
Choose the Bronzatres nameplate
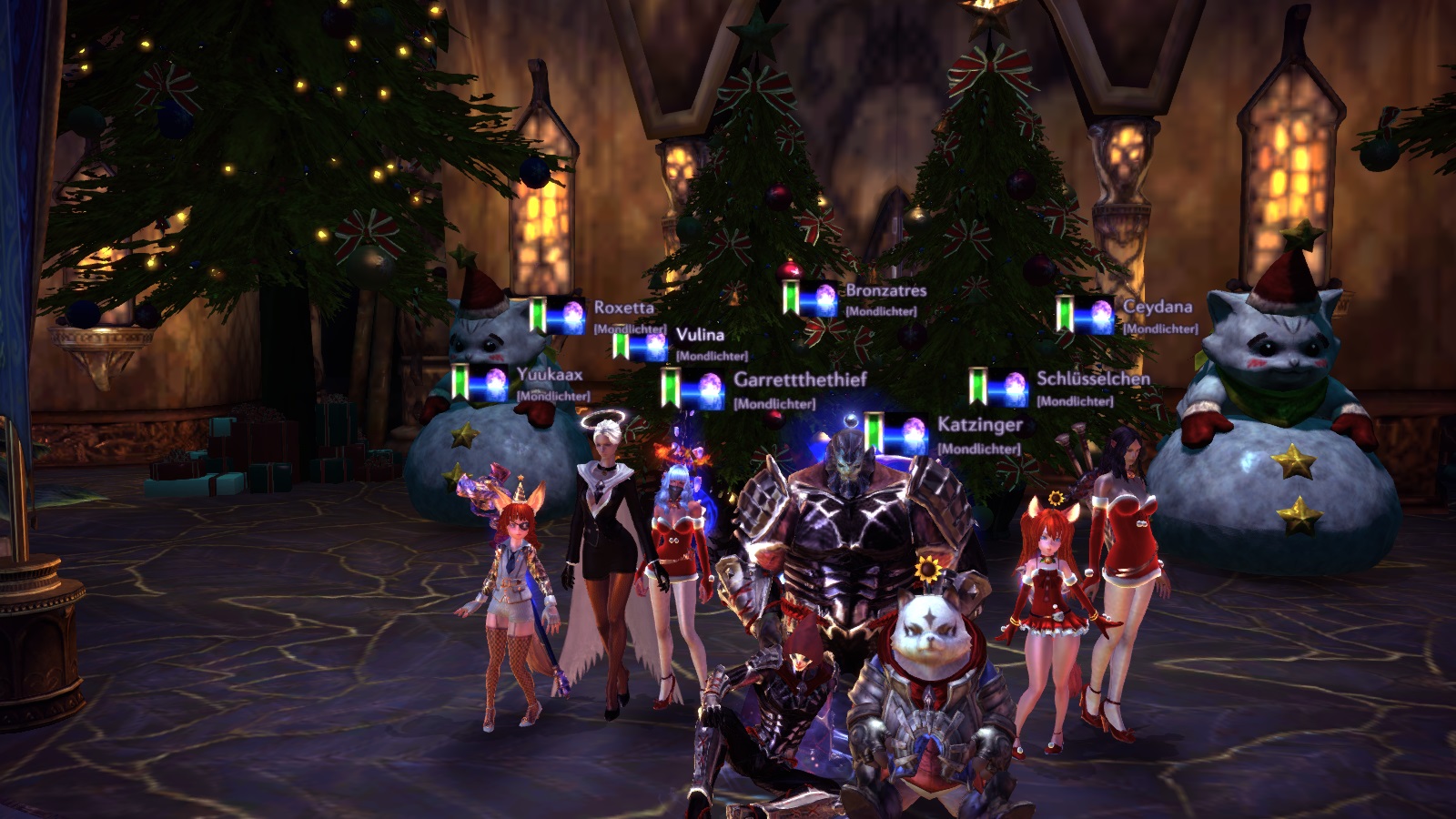pos(885,290)
